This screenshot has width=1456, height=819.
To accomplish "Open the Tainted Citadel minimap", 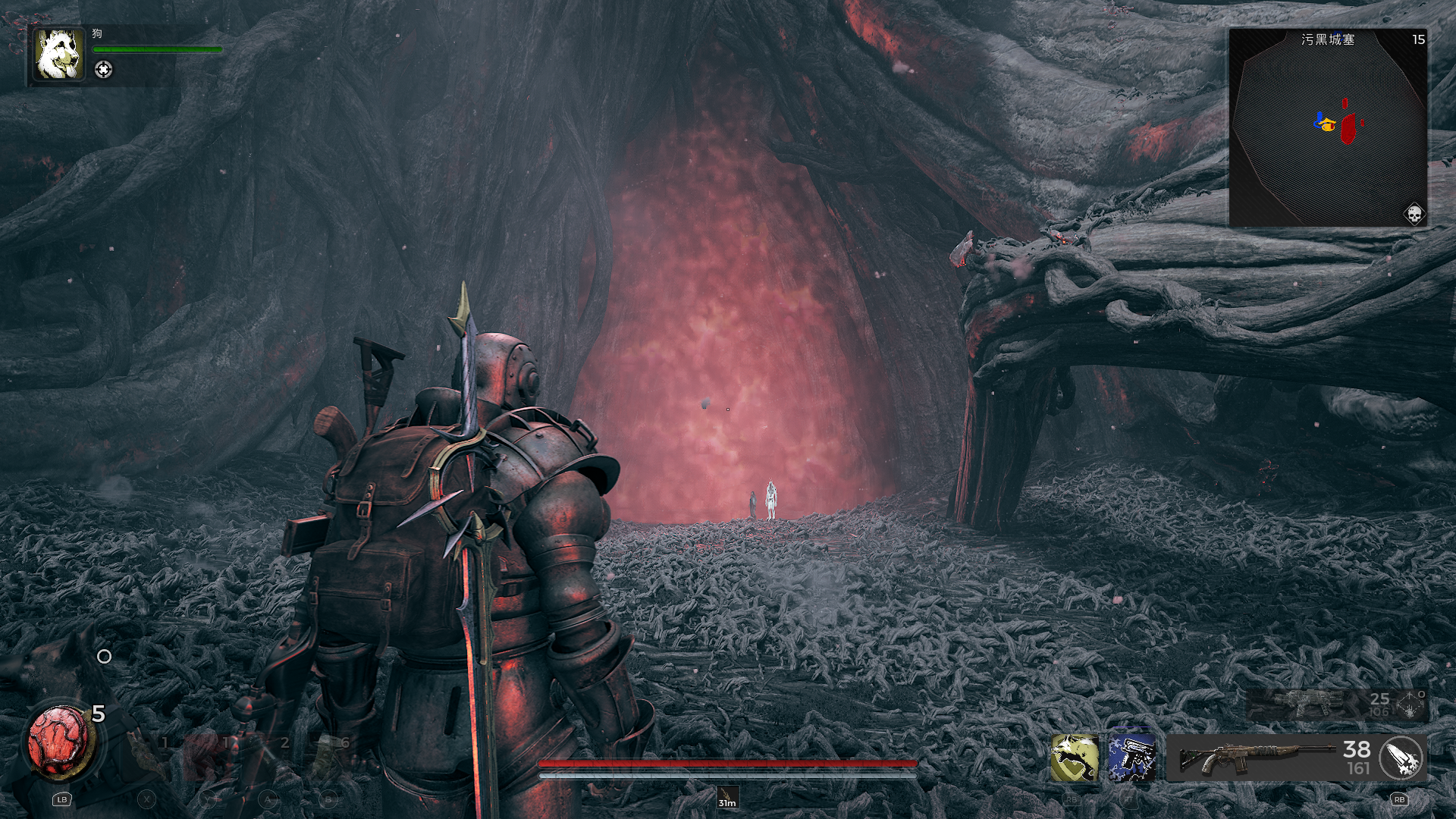I will coord(1327,127).
